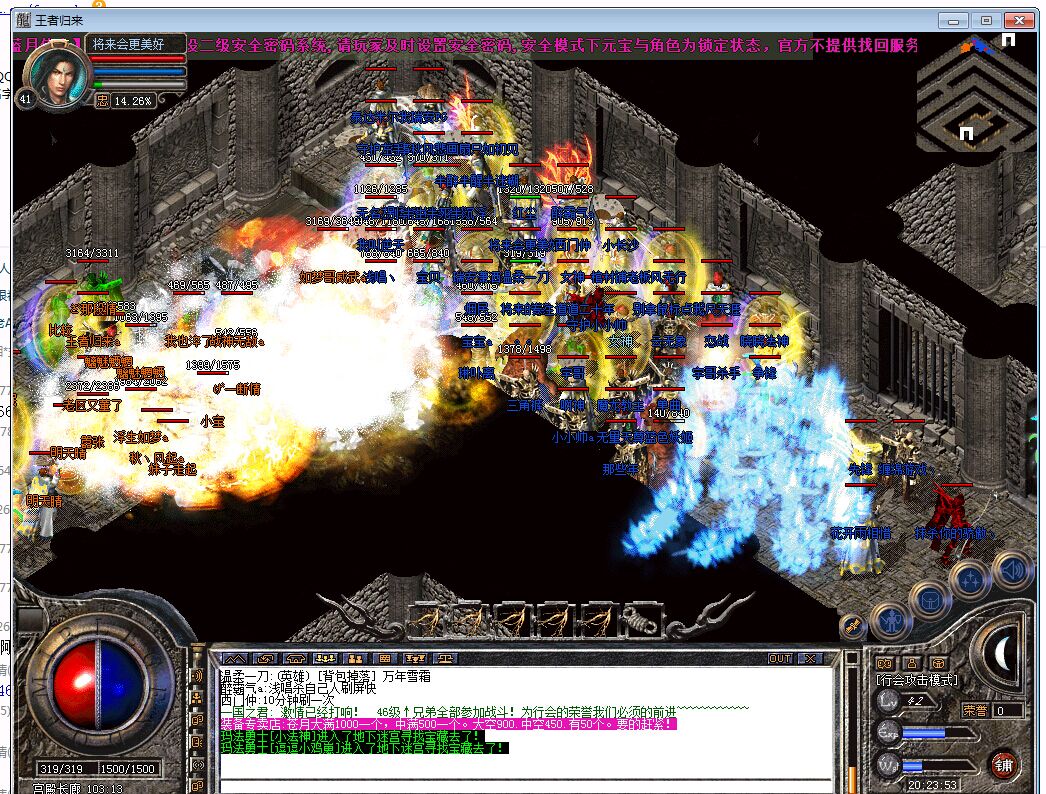Click the OUT button on chat bar
The height and width of the screenshot is (794, 1046).
[780, 658]
